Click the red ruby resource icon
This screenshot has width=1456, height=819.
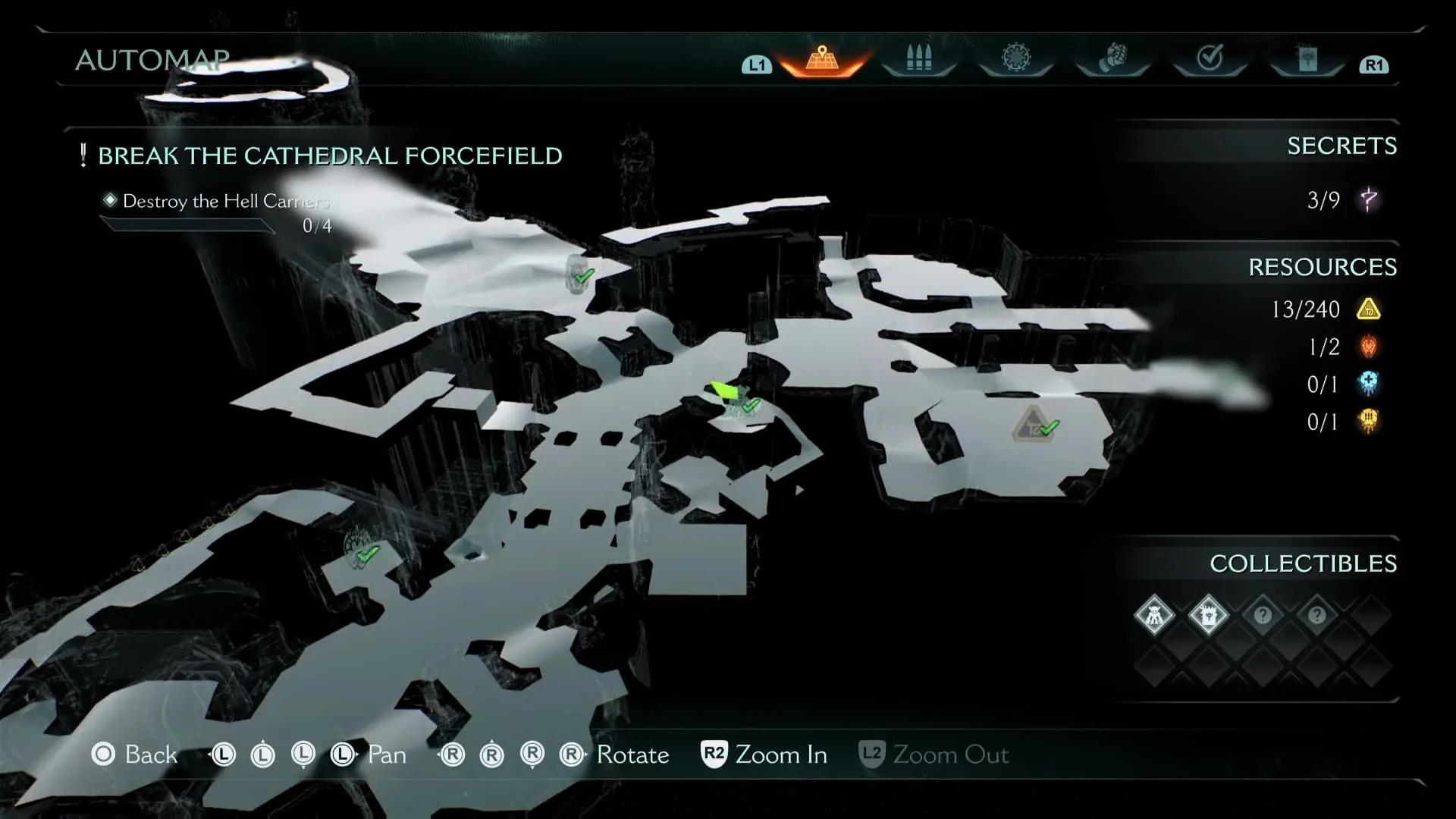pyautogui.click(x=1368, y=347)
